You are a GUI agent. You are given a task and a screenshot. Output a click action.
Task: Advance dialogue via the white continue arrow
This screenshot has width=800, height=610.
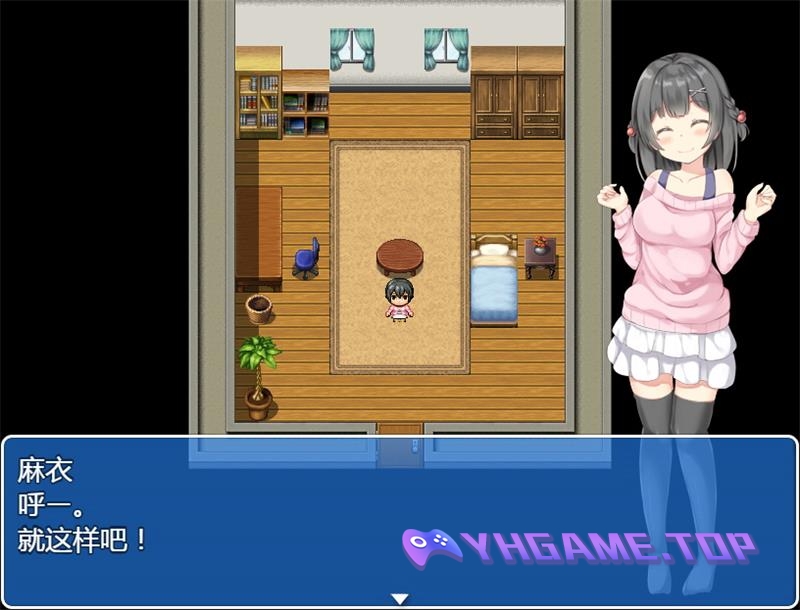tap(400, 598)
